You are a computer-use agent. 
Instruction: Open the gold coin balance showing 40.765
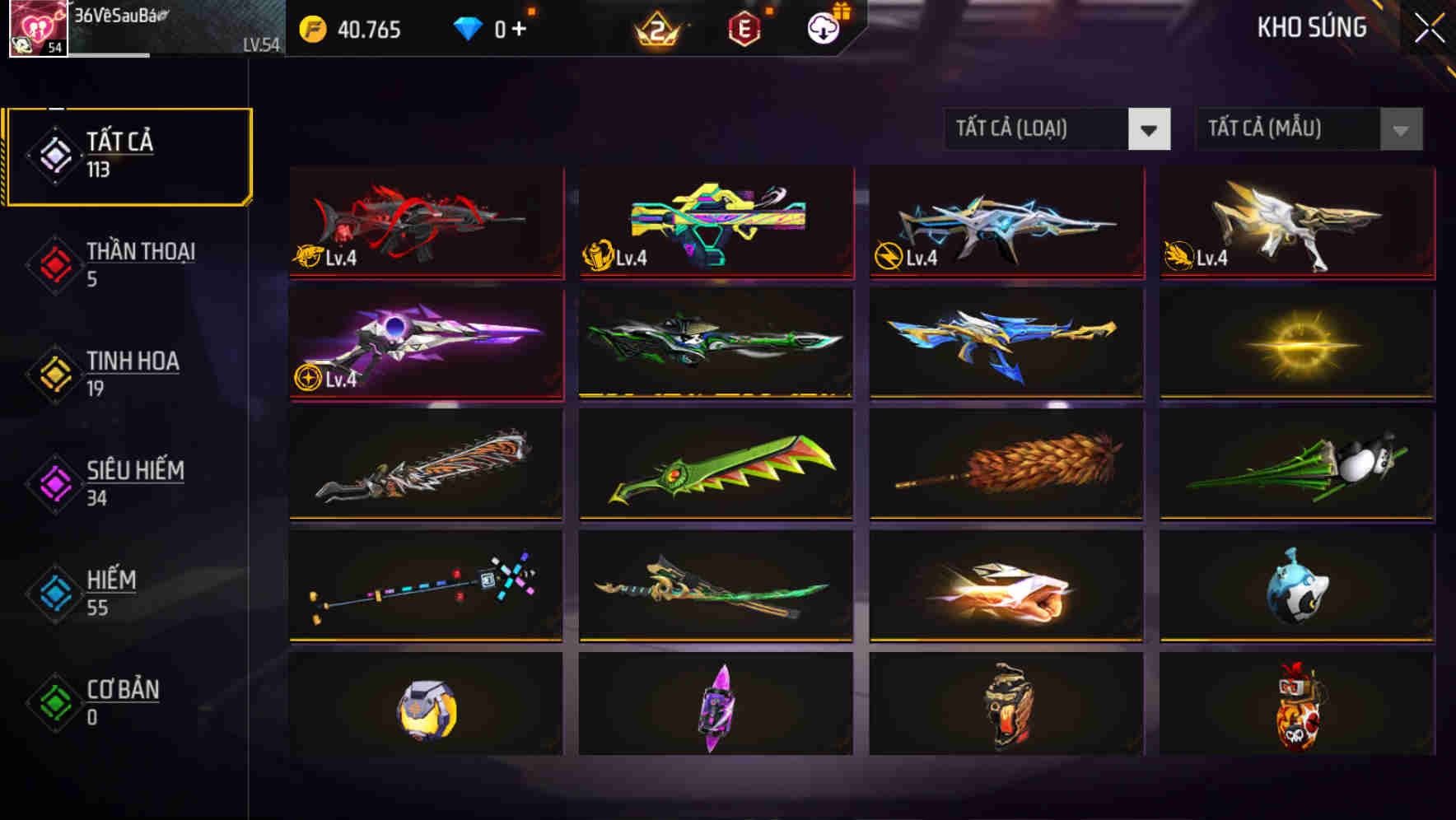pyautogui.click(x=350, y=30)
